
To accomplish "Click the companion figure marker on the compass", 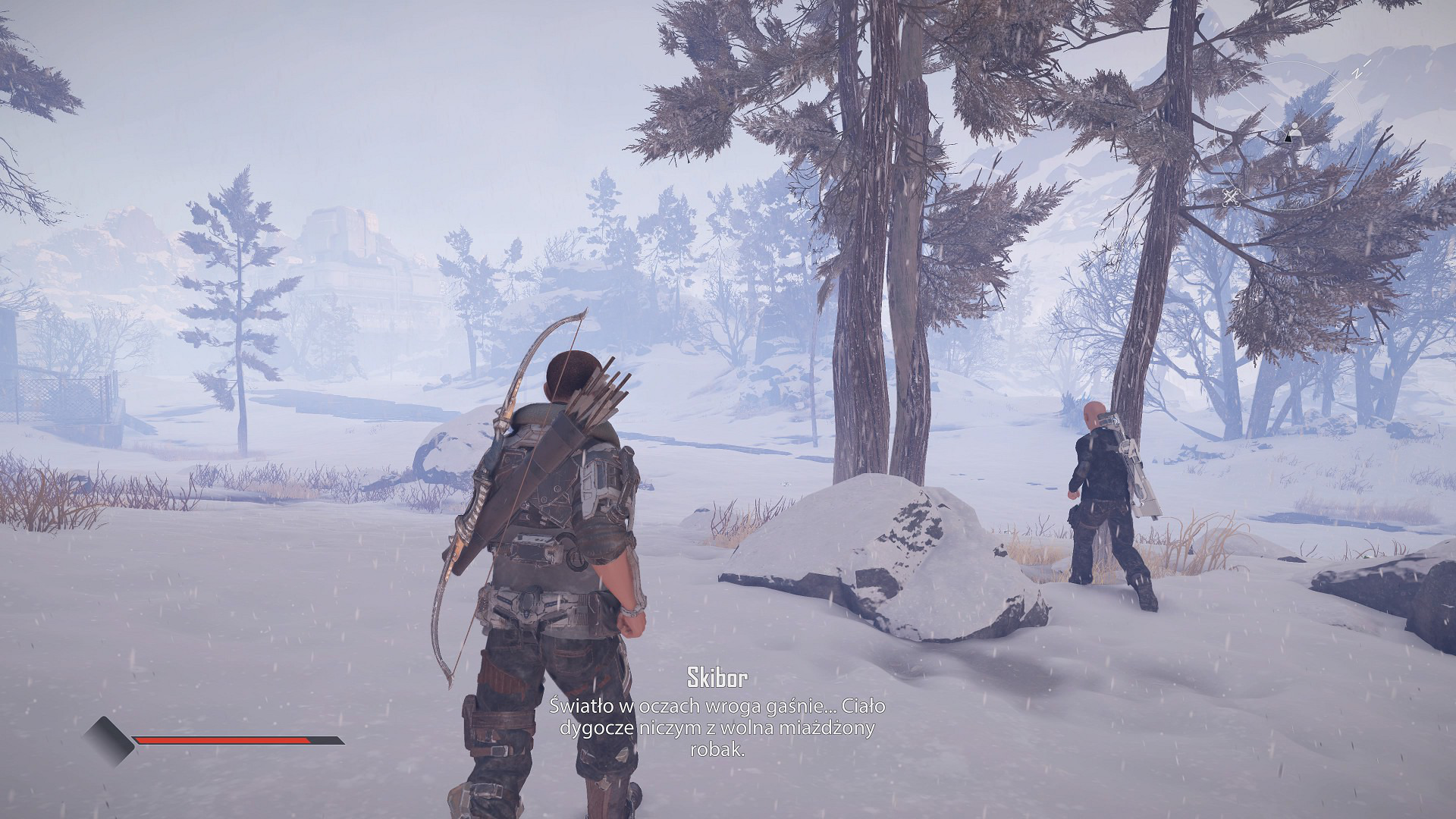I will tap(1294, 127).
